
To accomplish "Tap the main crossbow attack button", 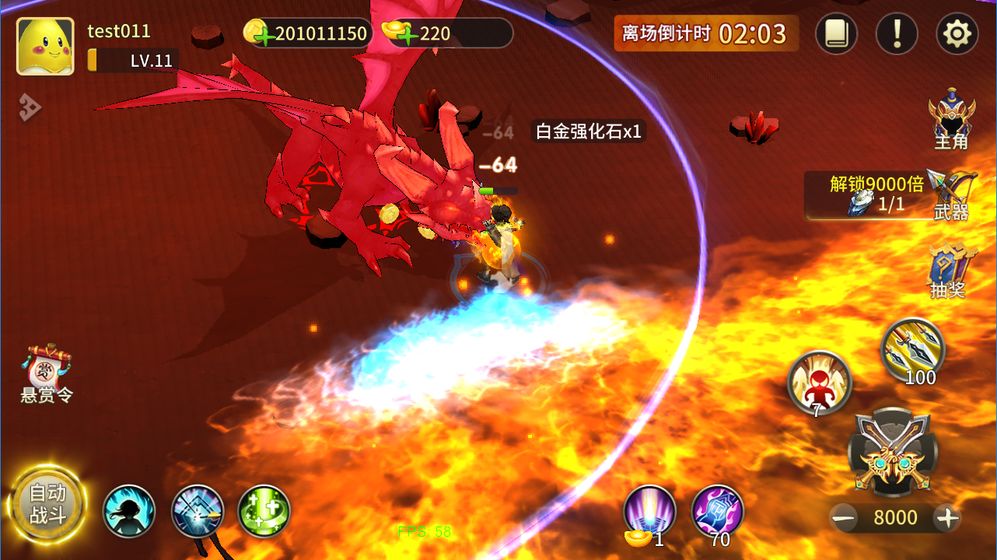I will [x=893, y=452].
